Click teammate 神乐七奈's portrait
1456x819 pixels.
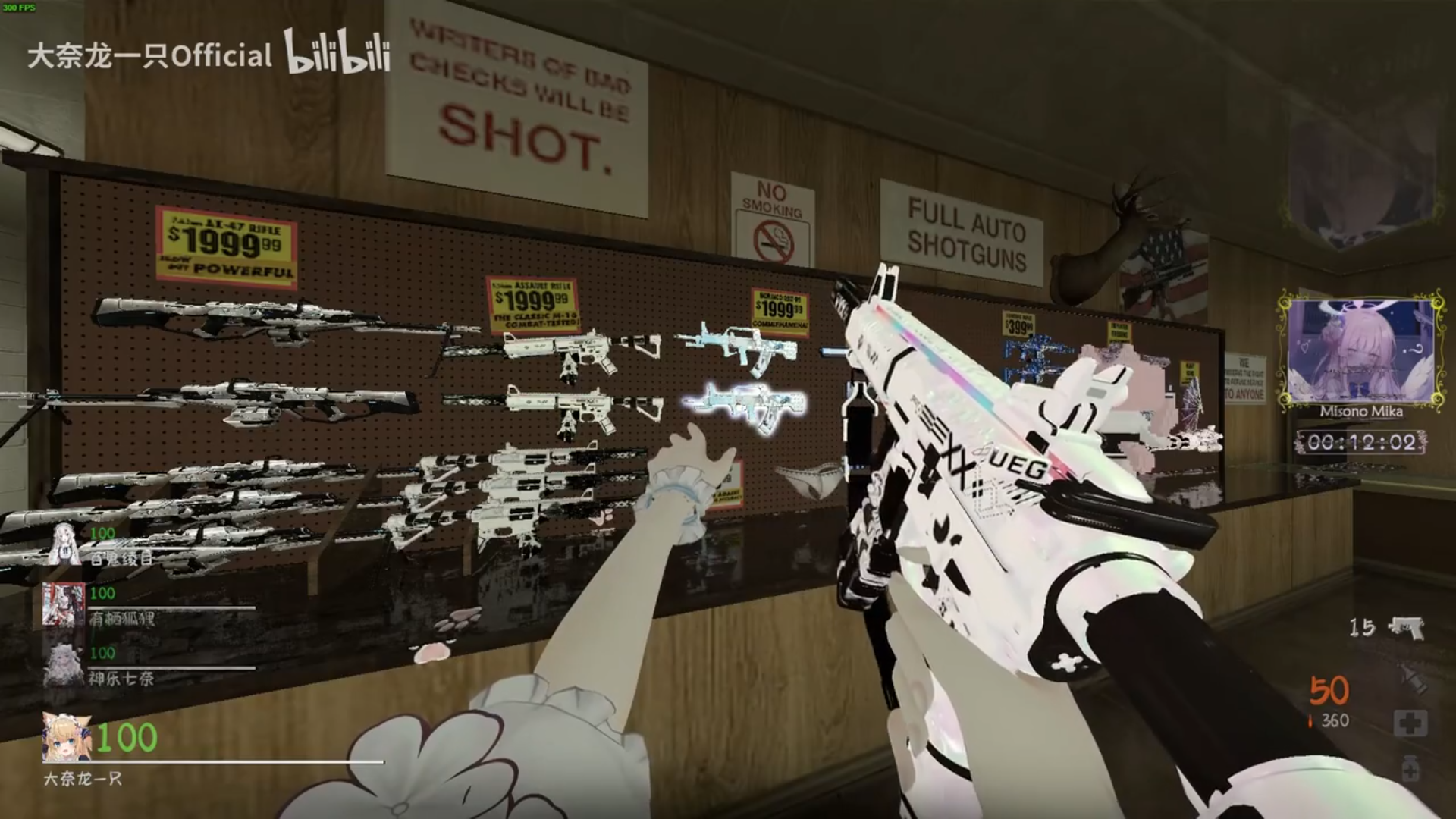(x=64, y=665)
